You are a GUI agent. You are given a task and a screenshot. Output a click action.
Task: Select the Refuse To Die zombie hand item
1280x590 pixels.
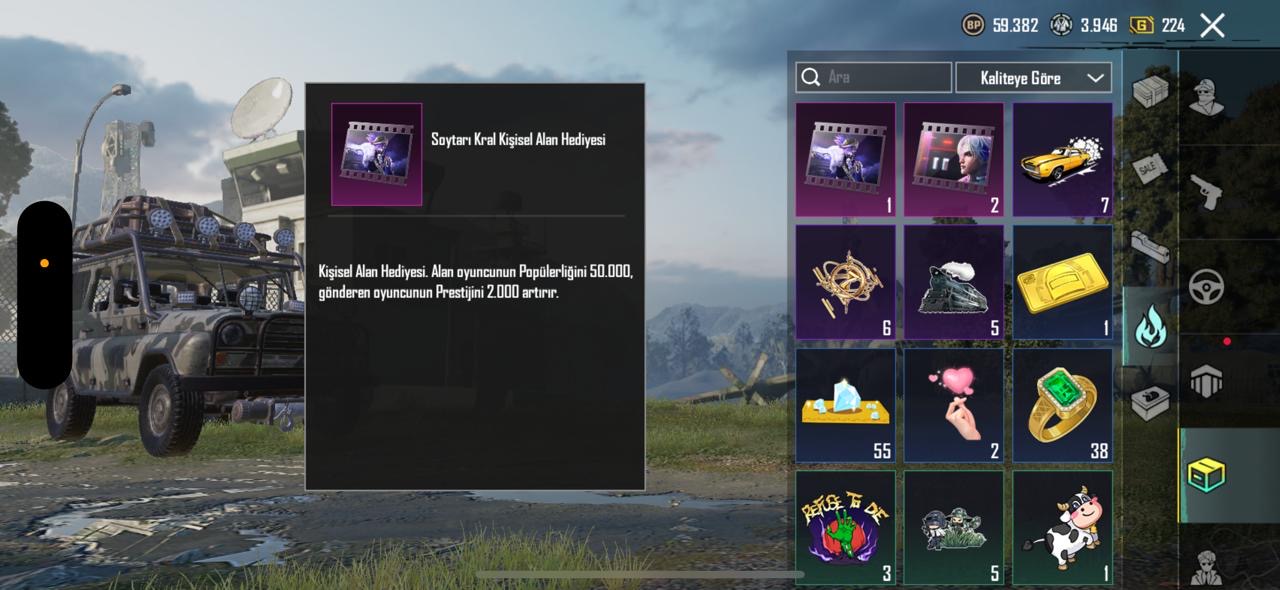[x=845, y=527]
